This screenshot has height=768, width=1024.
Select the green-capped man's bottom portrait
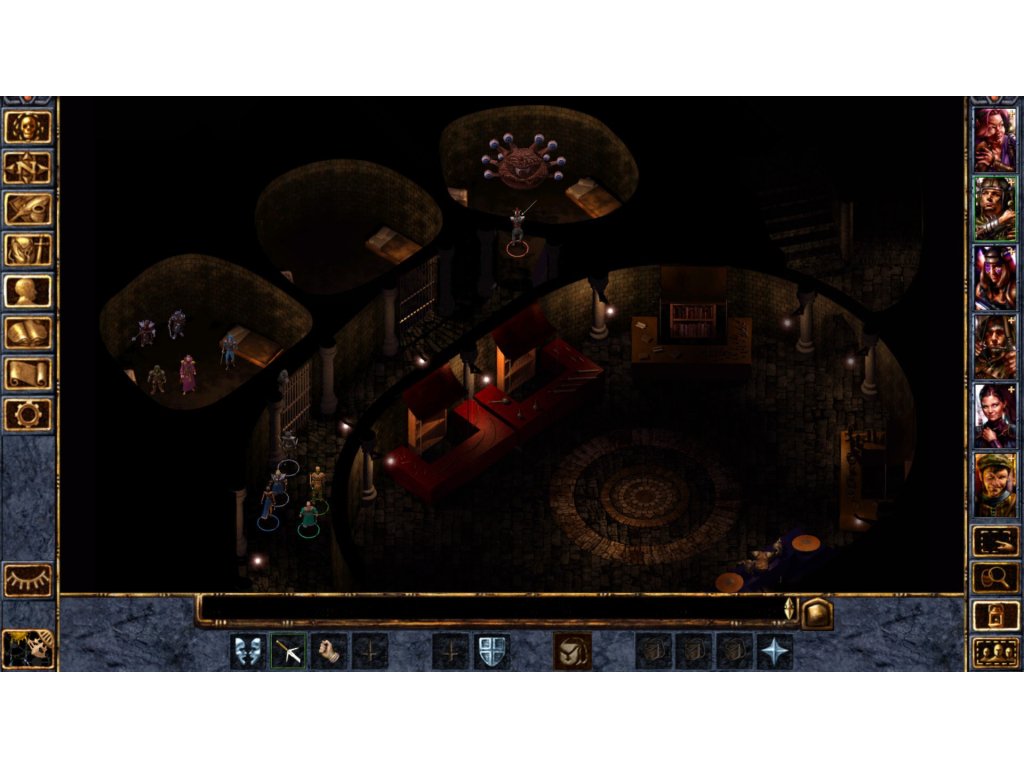click(995, 484)
